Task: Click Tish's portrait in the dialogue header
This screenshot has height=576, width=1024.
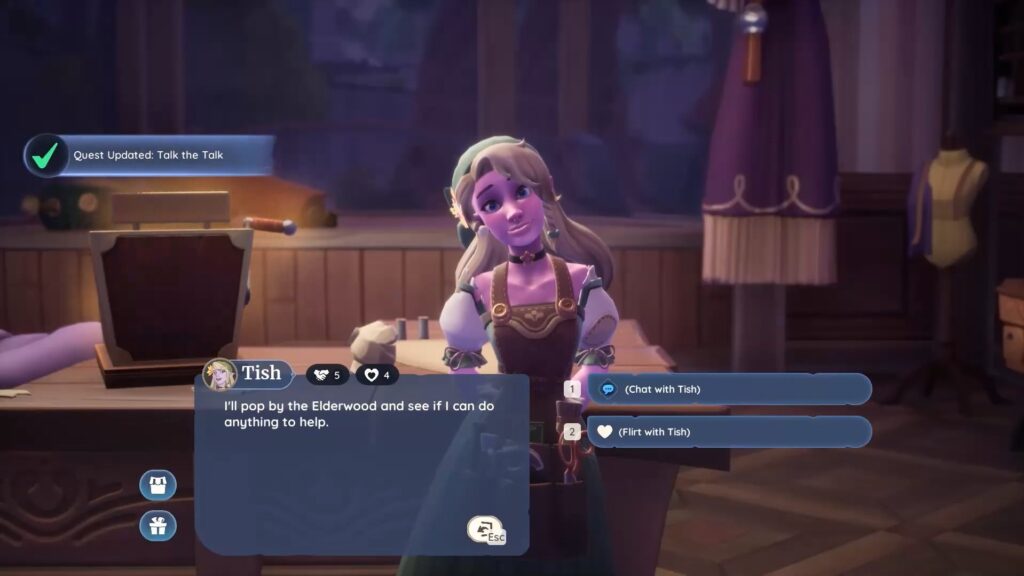Action: [x=218, y=375]
